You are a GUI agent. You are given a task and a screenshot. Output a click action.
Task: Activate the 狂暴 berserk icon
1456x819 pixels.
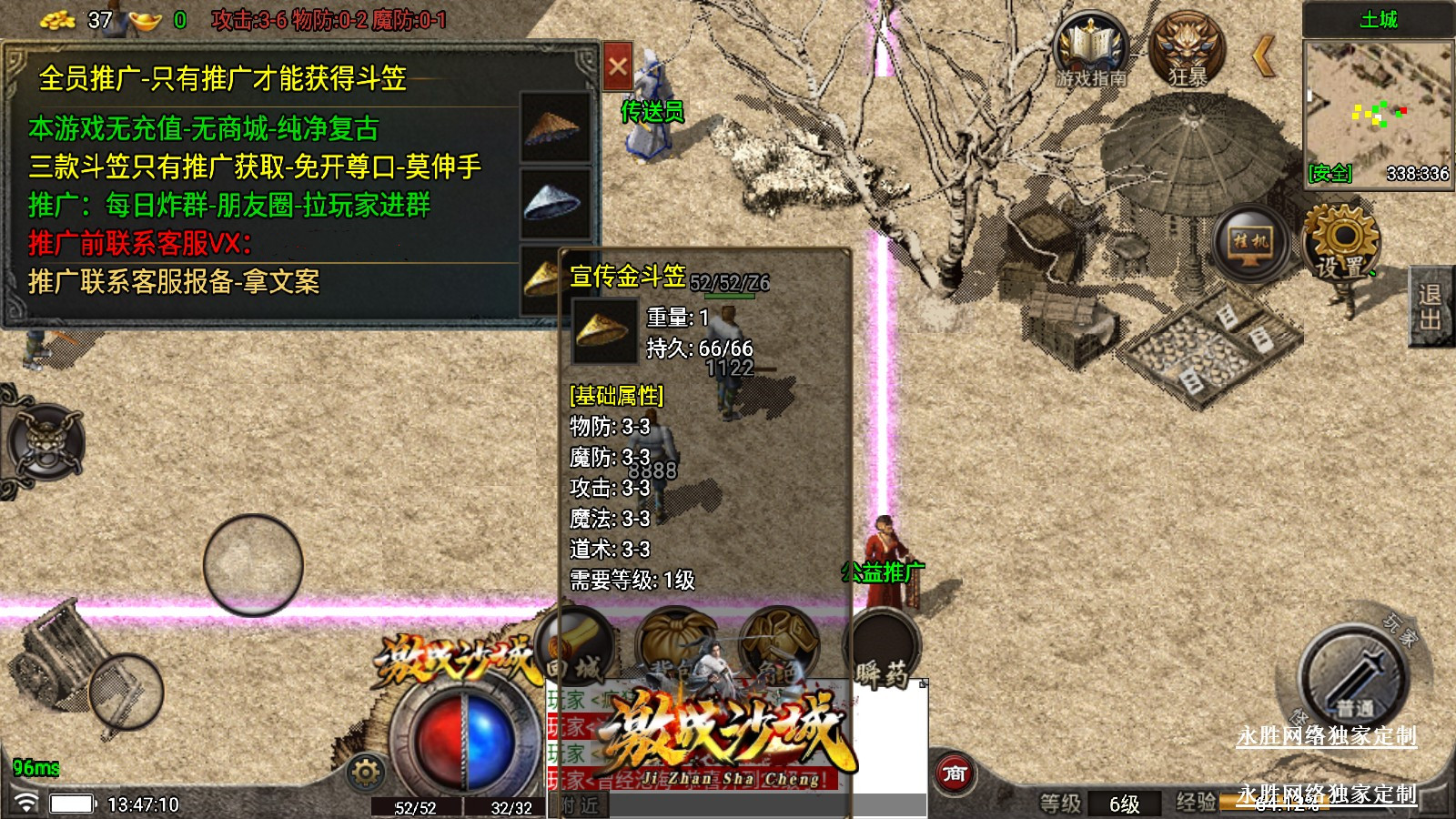point(1188,51)
